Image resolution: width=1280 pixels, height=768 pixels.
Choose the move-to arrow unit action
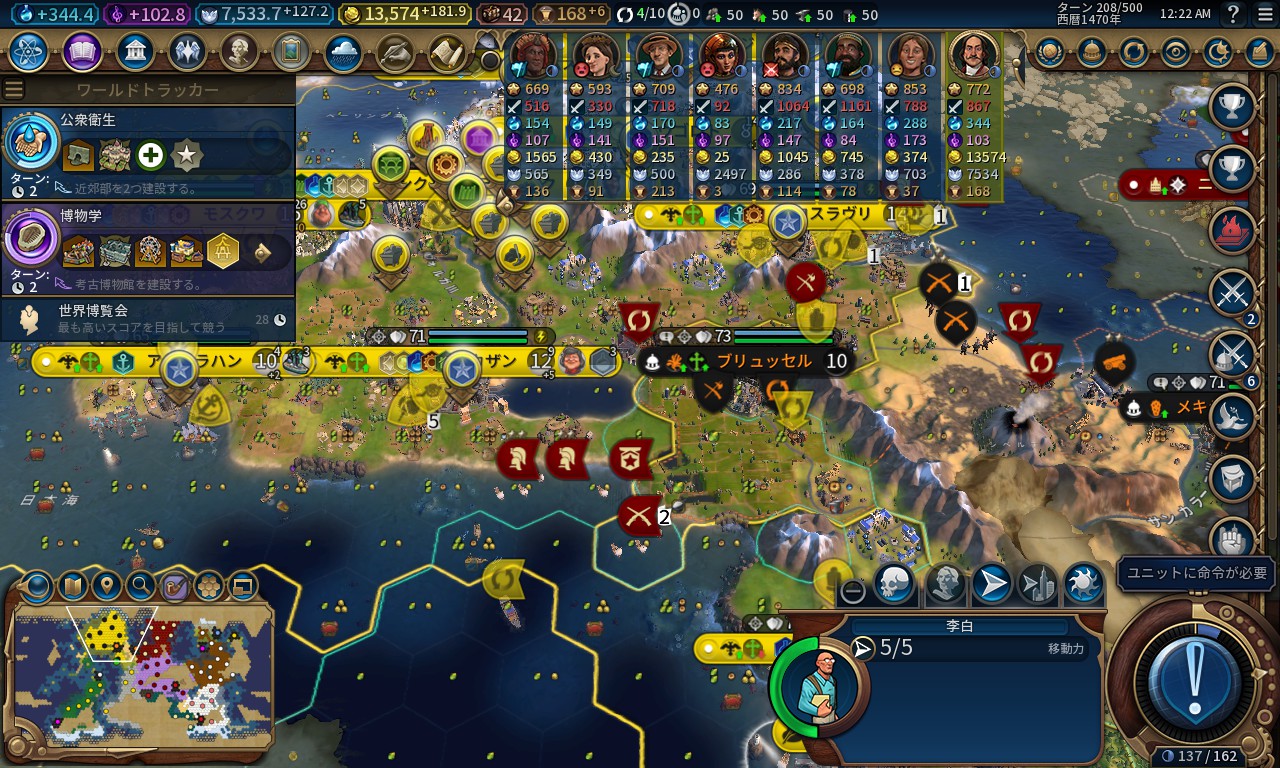pyautogui.click(x=990, y=584)
